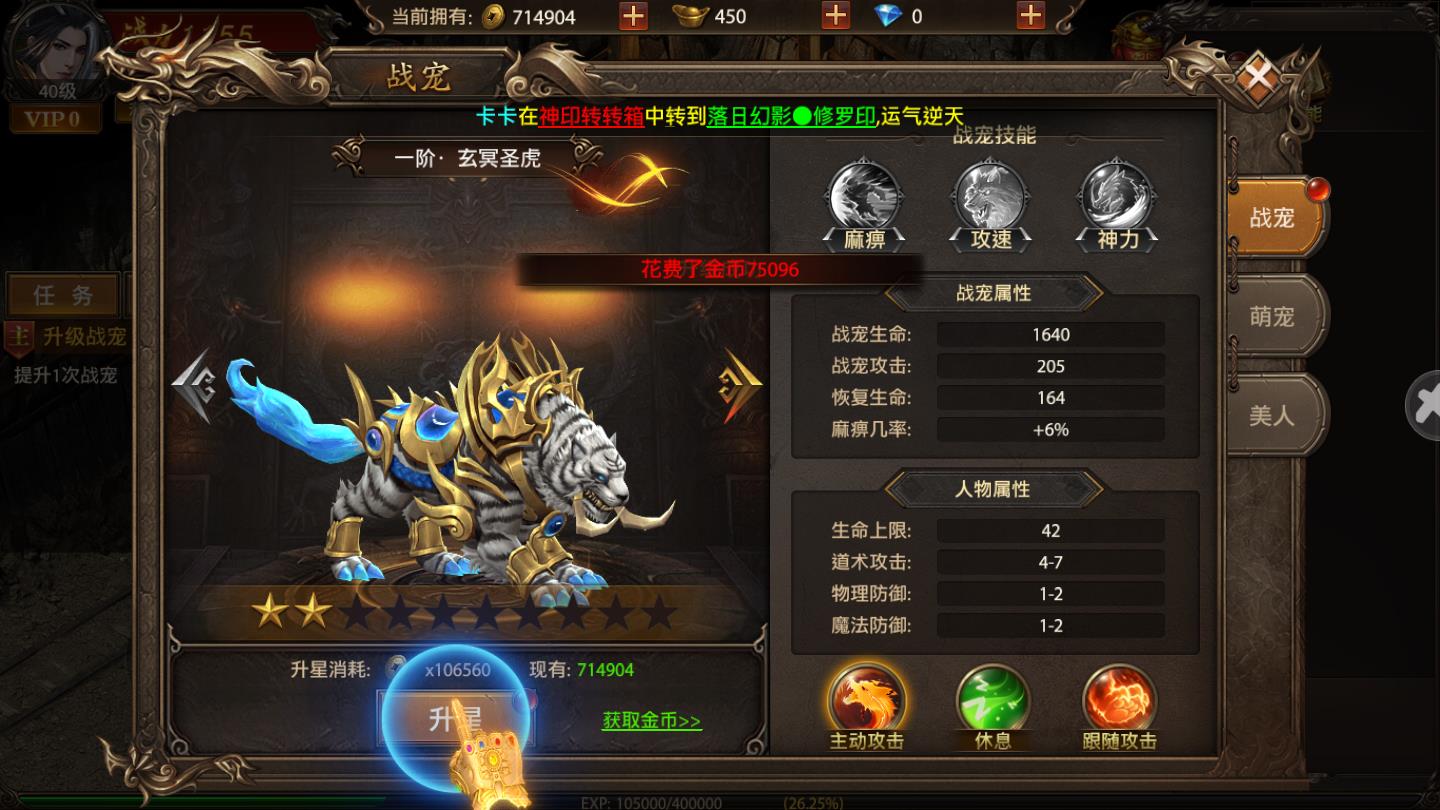
Task: Switch to the 萌宠 tab
Action: 1273,315
